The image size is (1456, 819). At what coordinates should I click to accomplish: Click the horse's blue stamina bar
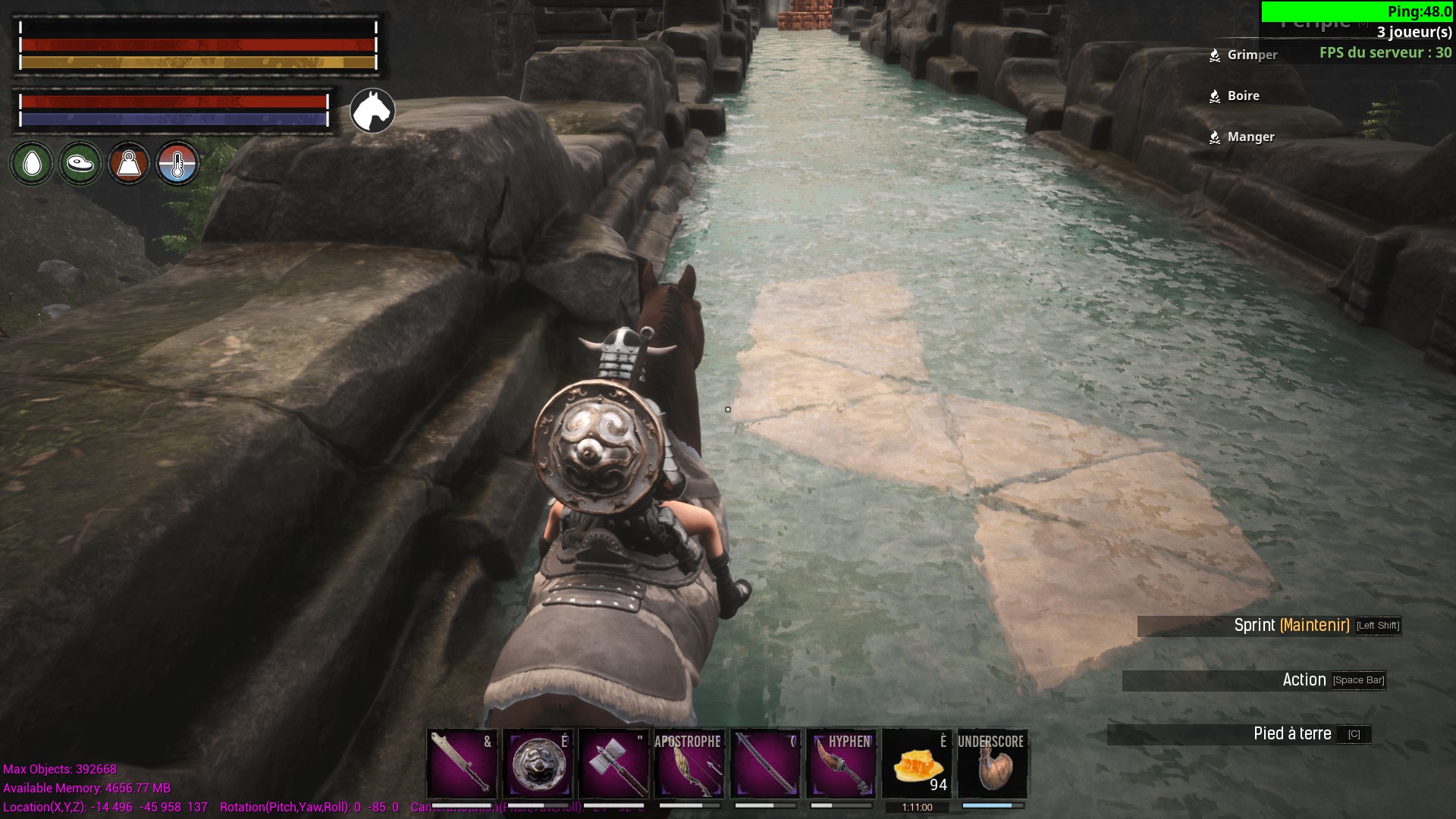coord(172,118)
